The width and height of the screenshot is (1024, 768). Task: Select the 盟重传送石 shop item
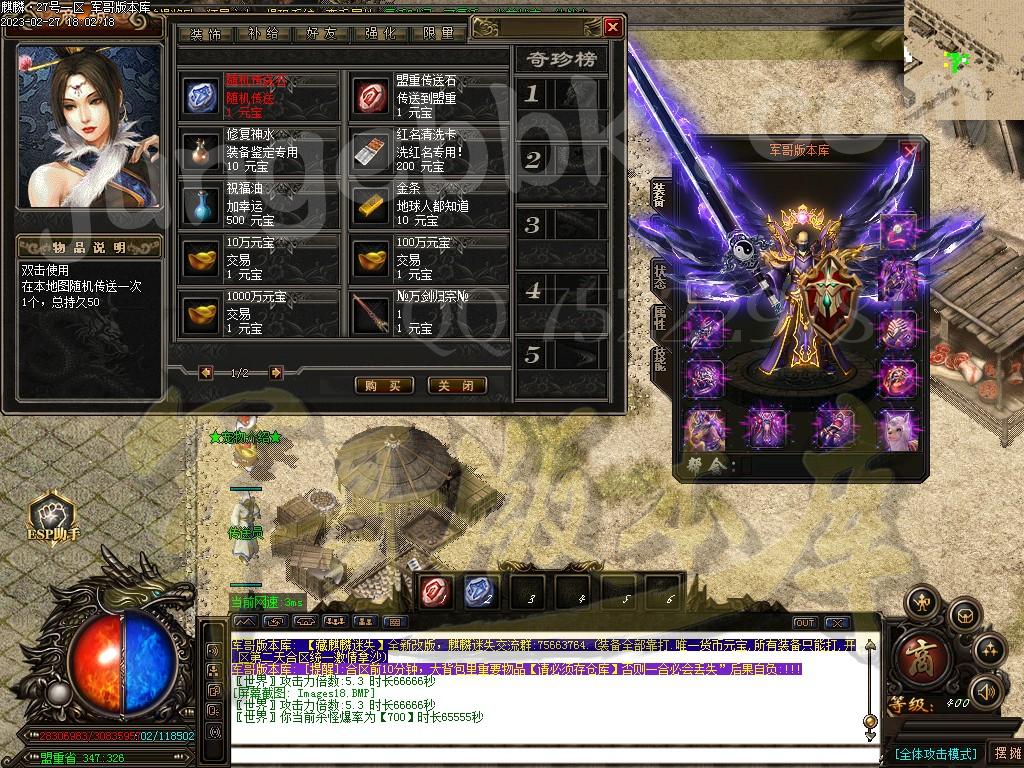point(372,97)
